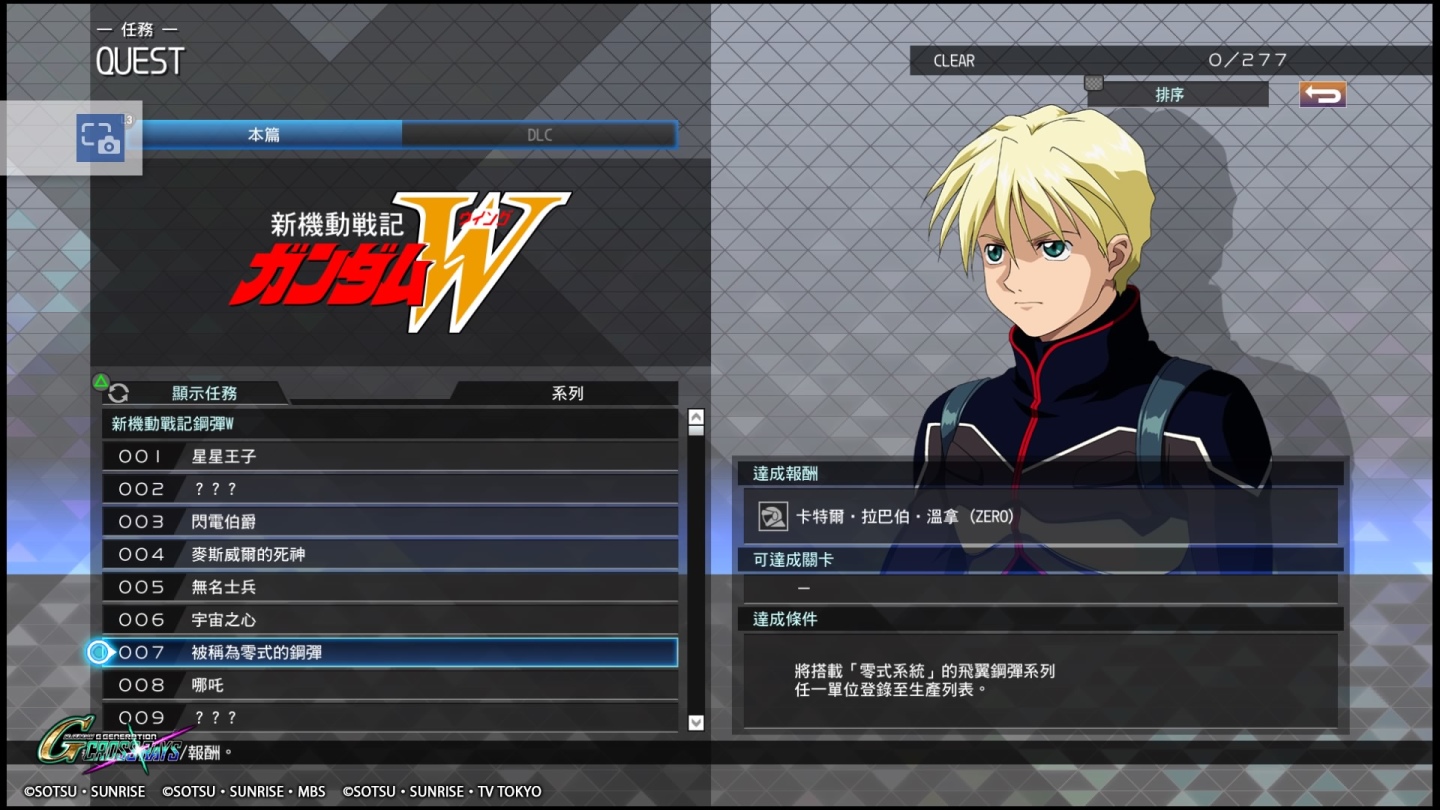Image resolution: width=1440 pixels, height=810 pixels.
Task: Switch to the DLC tab
Action: [x=539, y=134]
